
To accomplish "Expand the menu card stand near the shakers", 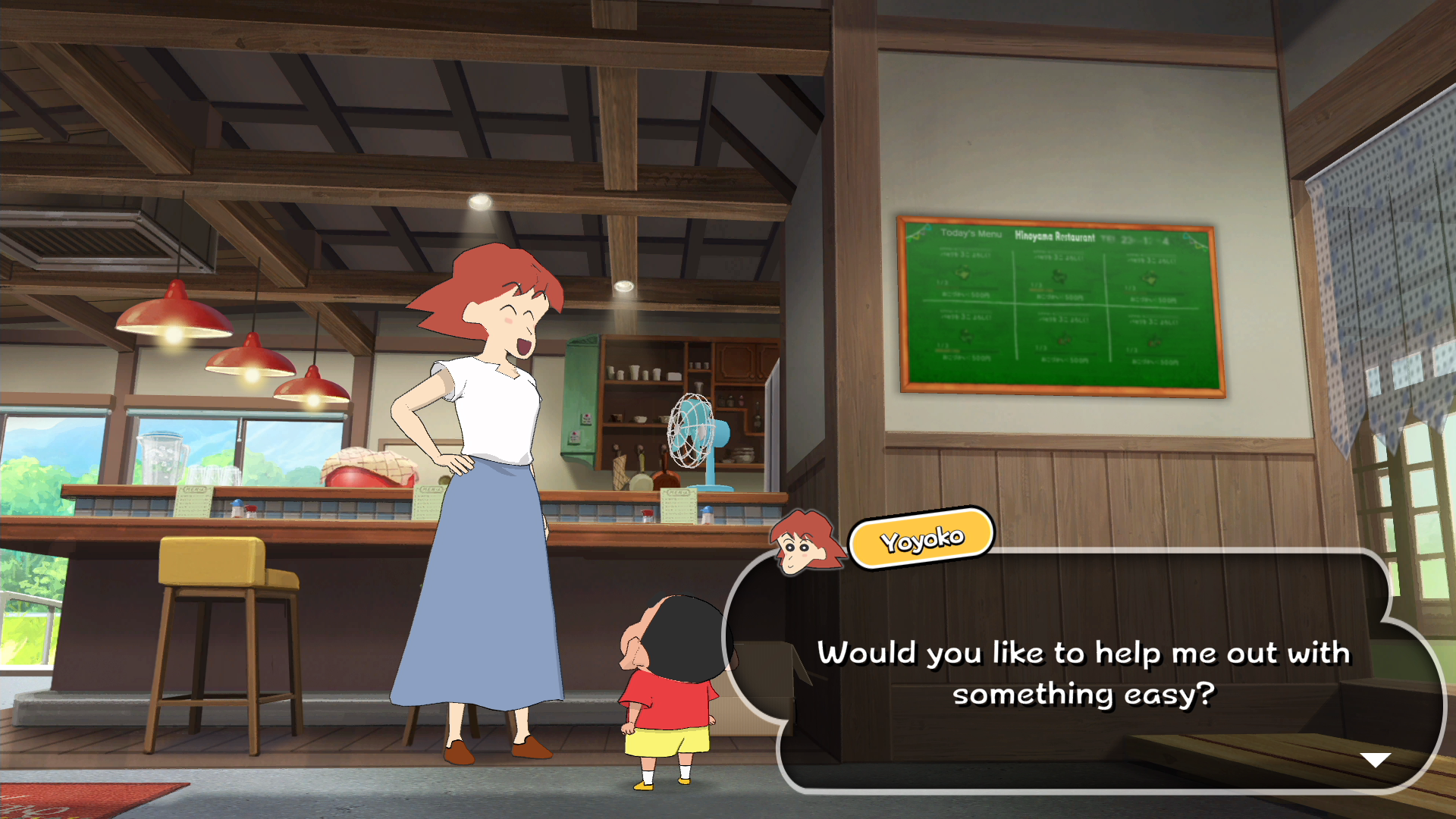I will [679, 506].
